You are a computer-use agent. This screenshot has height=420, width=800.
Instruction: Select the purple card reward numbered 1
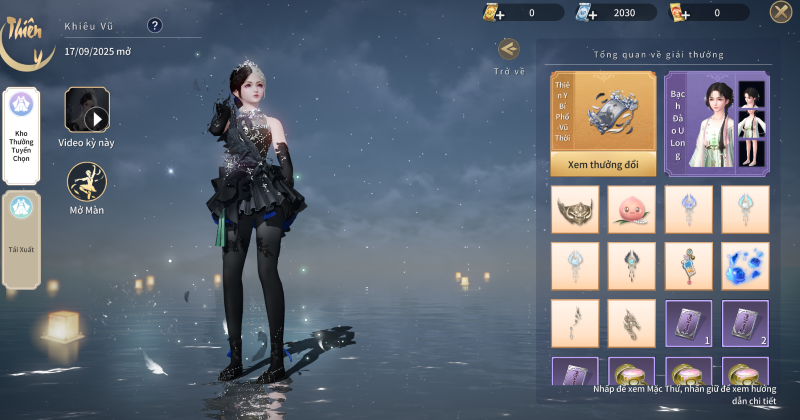pyautogui.click(x=689, y=323)
